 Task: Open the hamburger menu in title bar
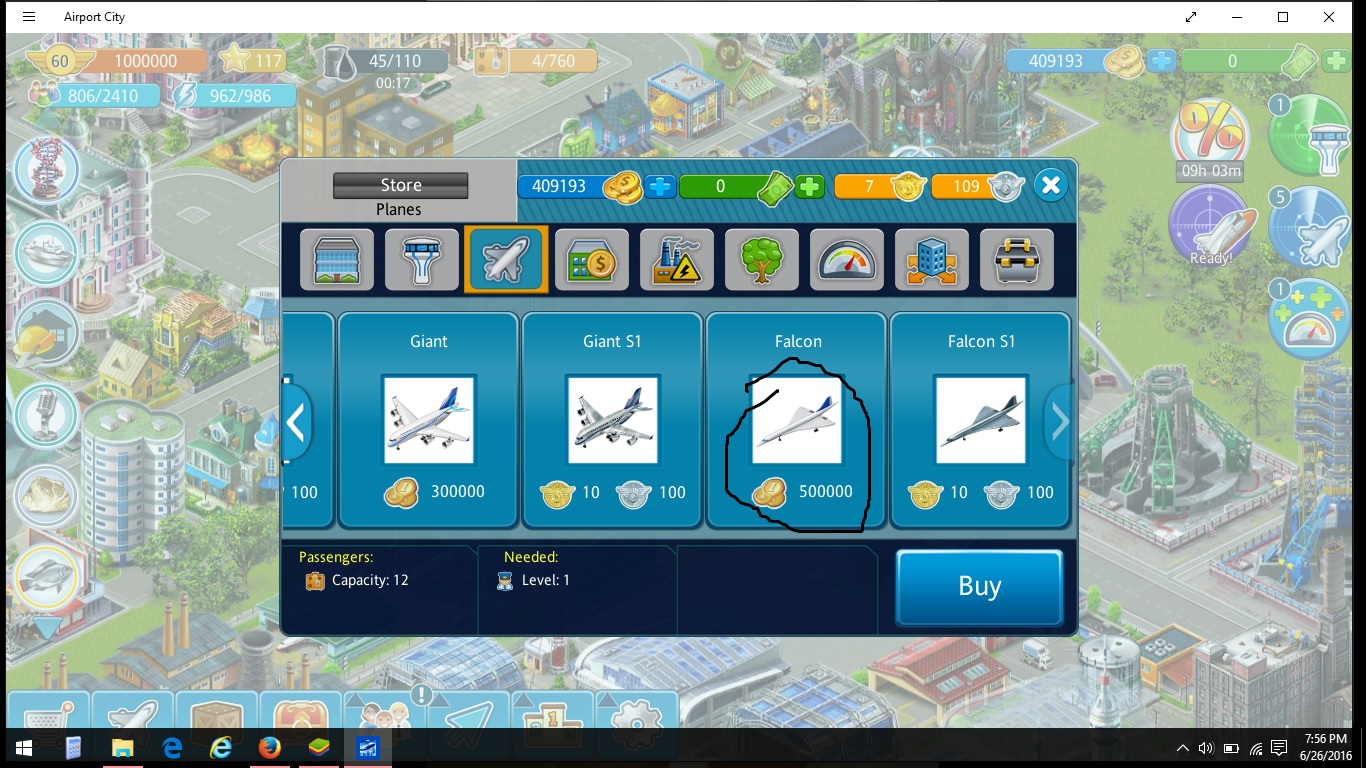[28, 17]
